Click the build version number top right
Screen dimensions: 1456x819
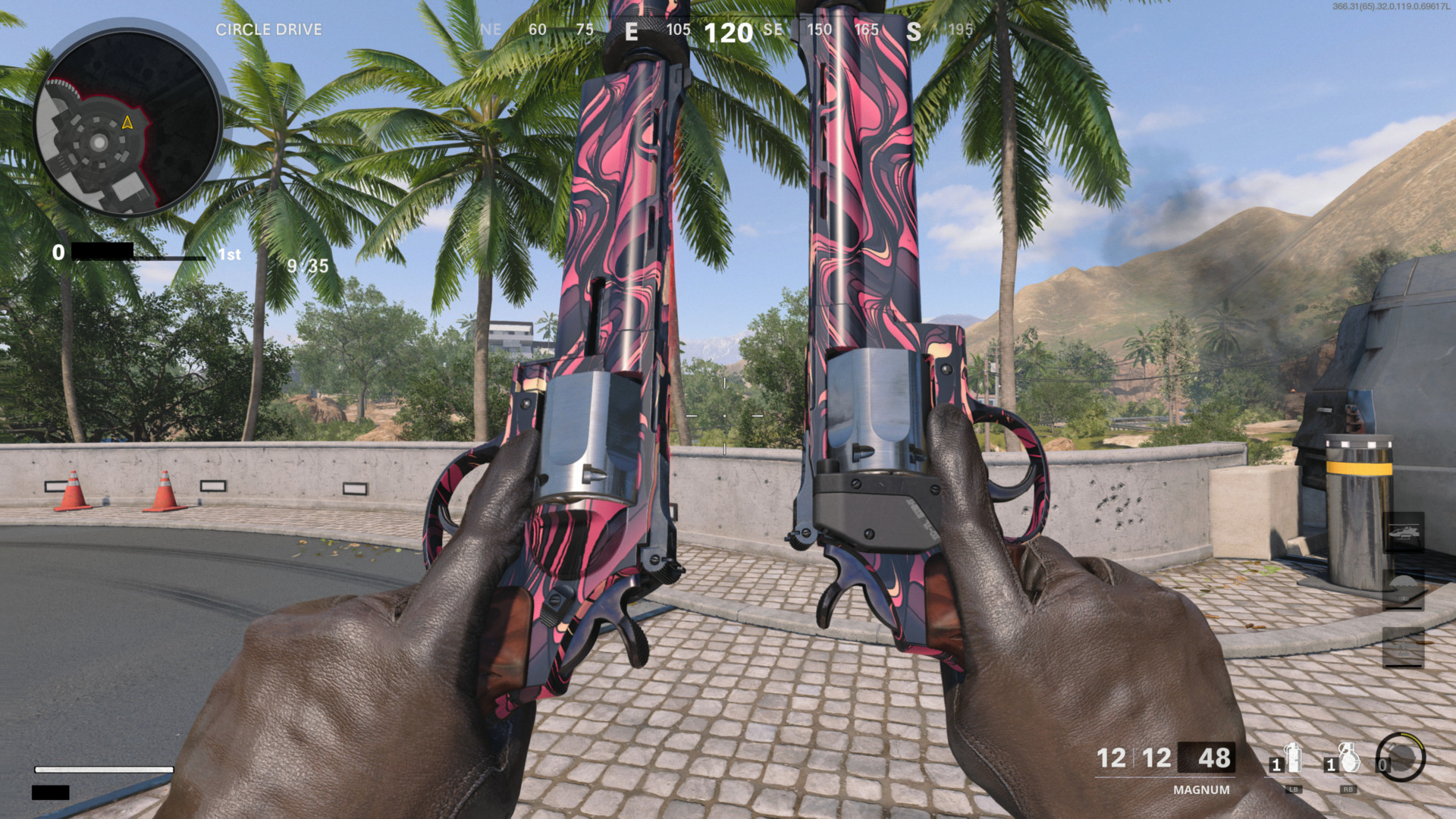(1391, 8)
